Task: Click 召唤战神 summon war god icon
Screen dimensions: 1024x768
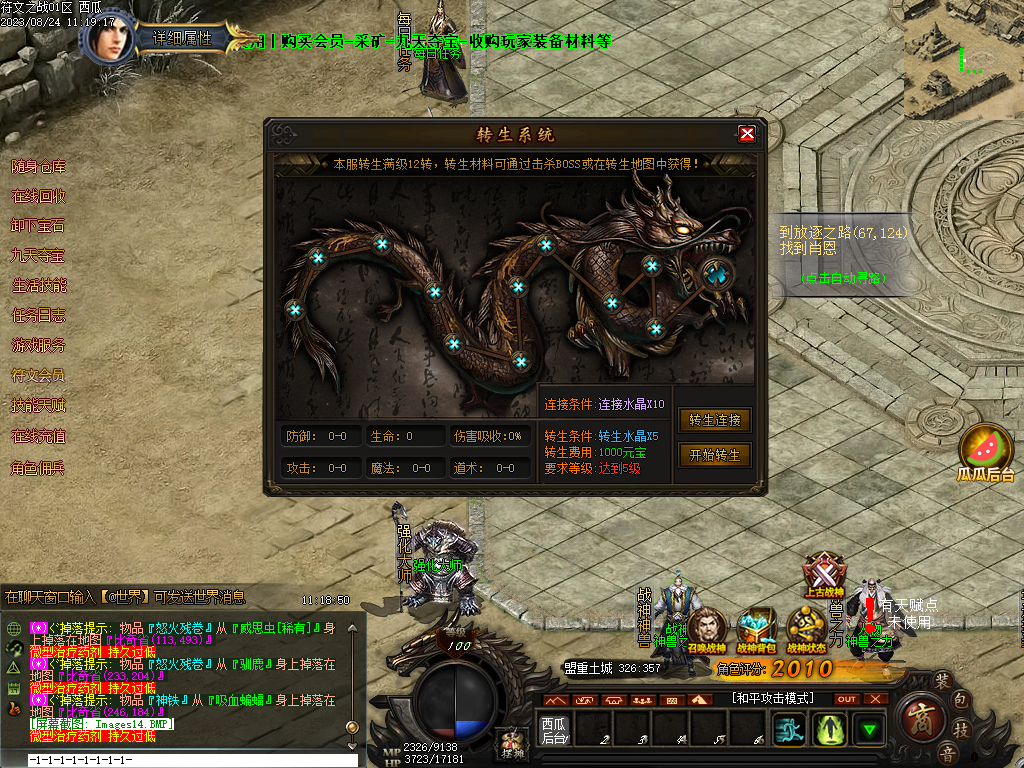Action: coord(707,627)
